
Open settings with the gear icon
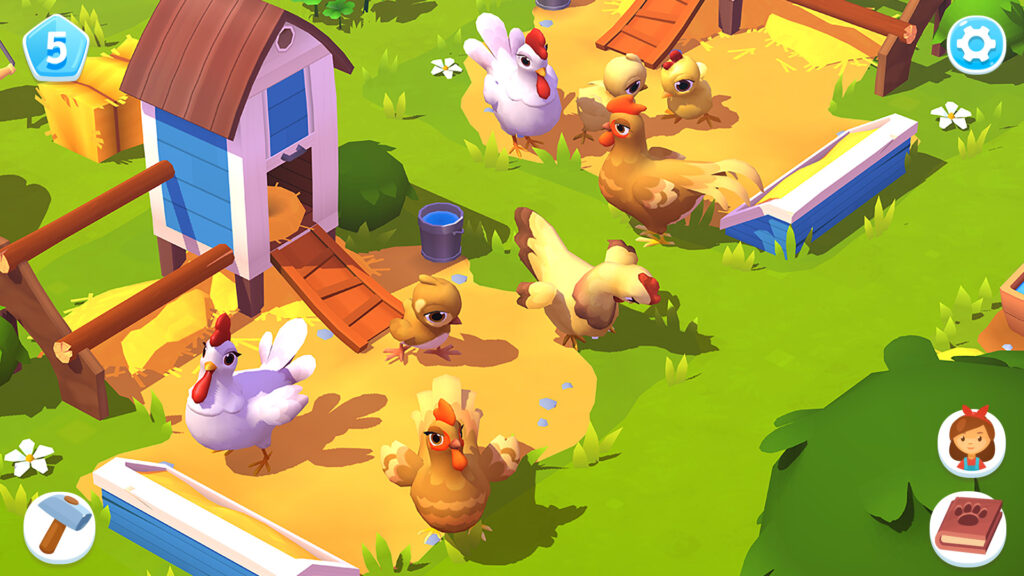[975, 44]
